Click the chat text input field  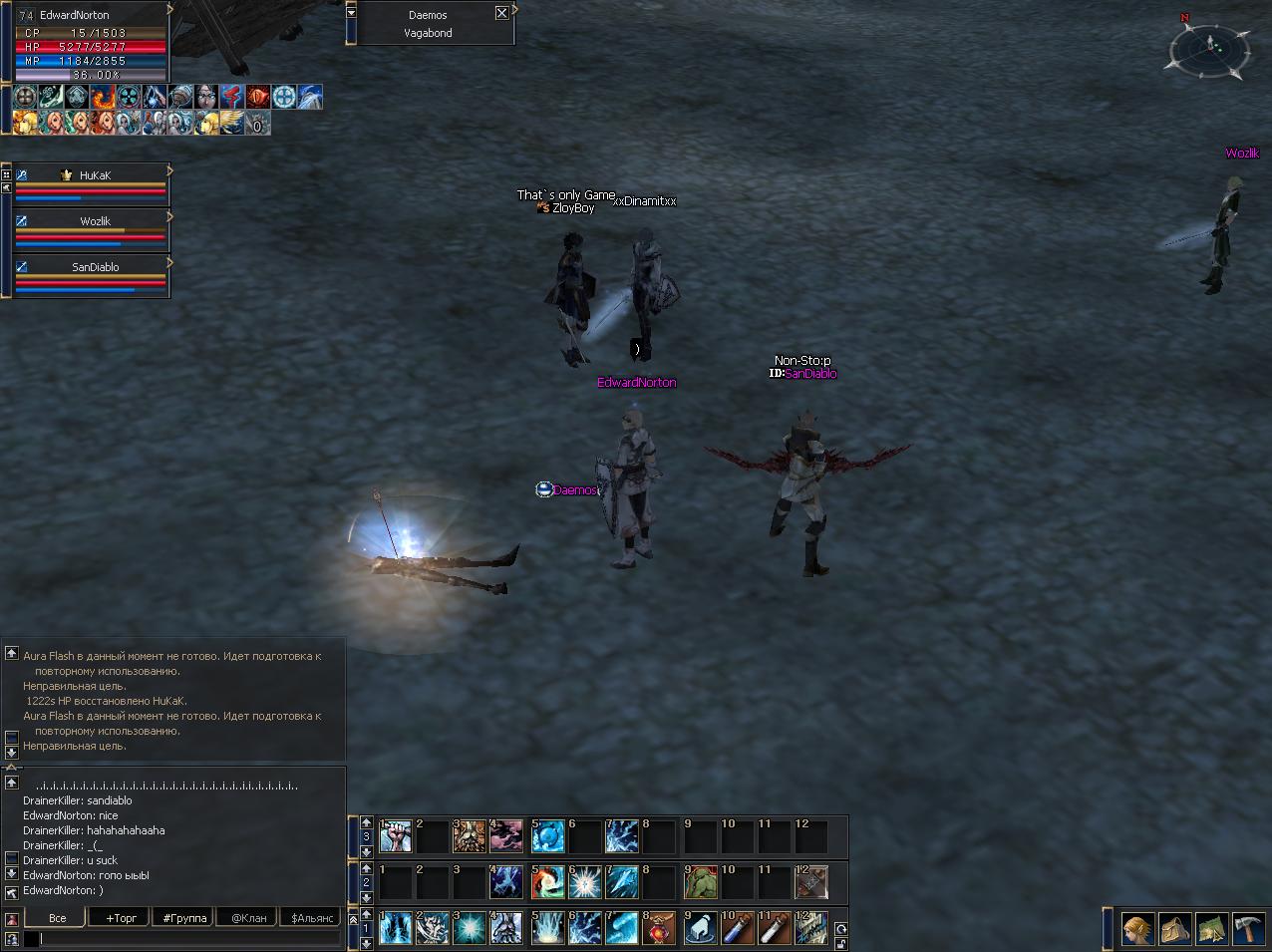coord(184,939)
